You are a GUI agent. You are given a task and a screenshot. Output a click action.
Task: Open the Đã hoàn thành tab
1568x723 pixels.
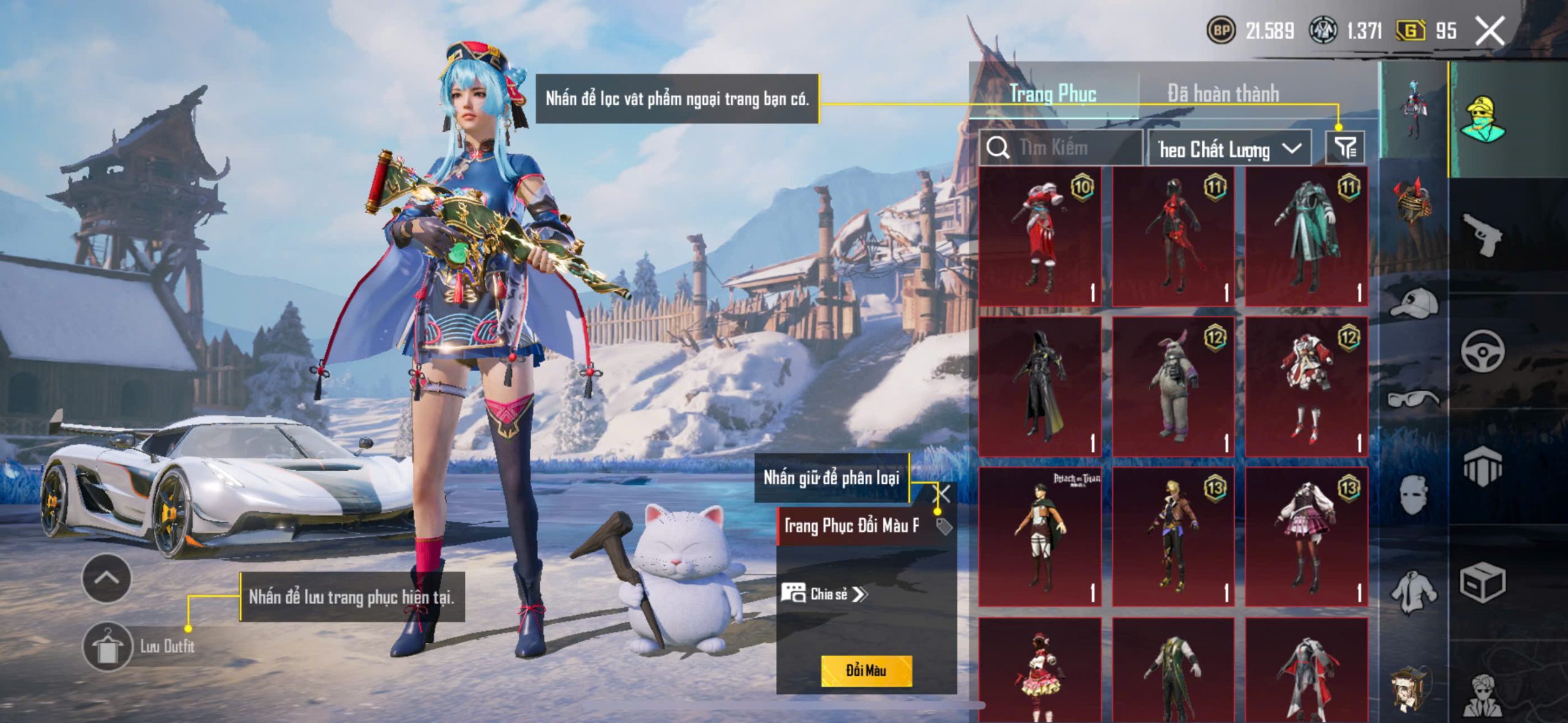[x=1223, y=94]
